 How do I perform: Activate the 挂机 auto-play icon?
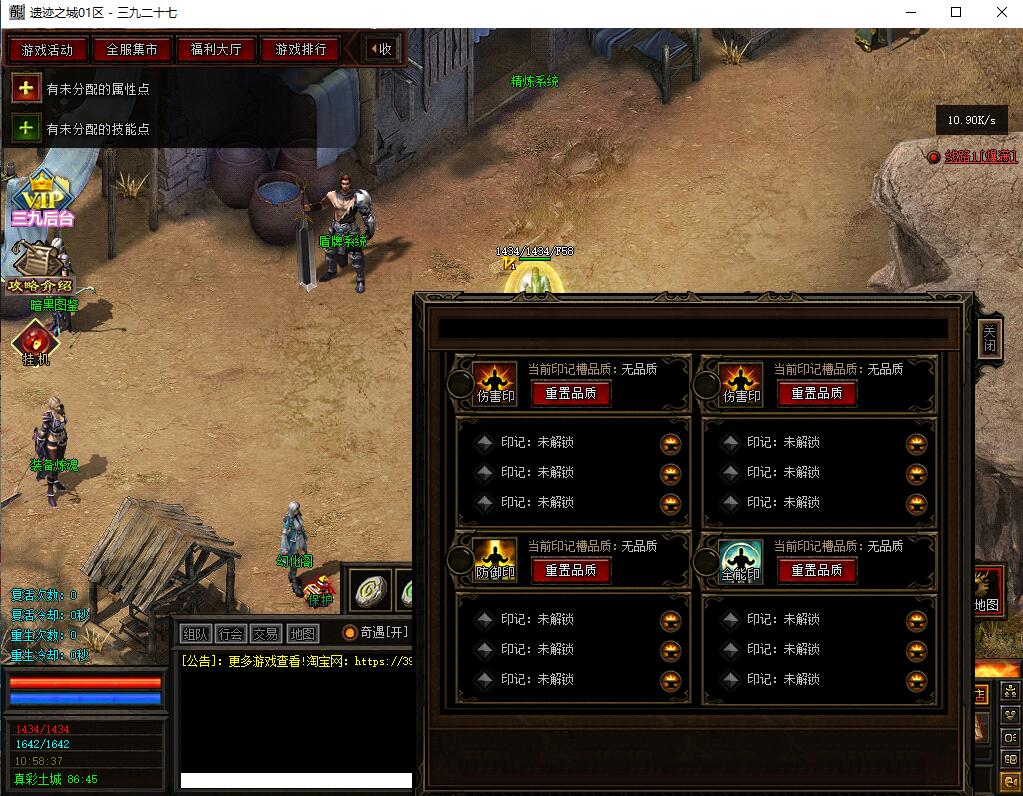click(x=36, y=344)
